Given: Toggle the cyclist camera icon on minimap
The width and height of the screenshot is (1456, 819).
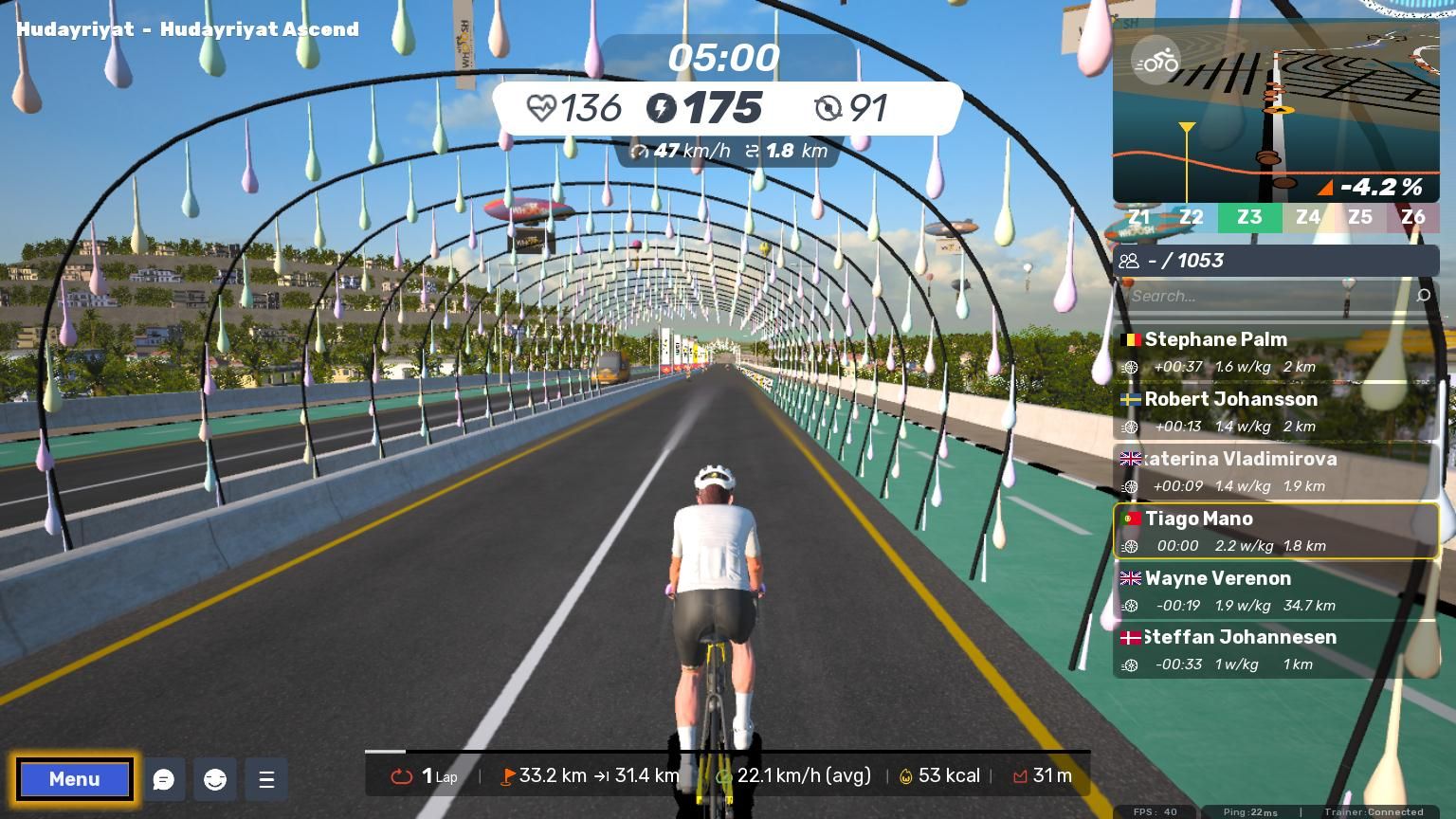Looking at the screenshot, I should (x=1156, y=62).
